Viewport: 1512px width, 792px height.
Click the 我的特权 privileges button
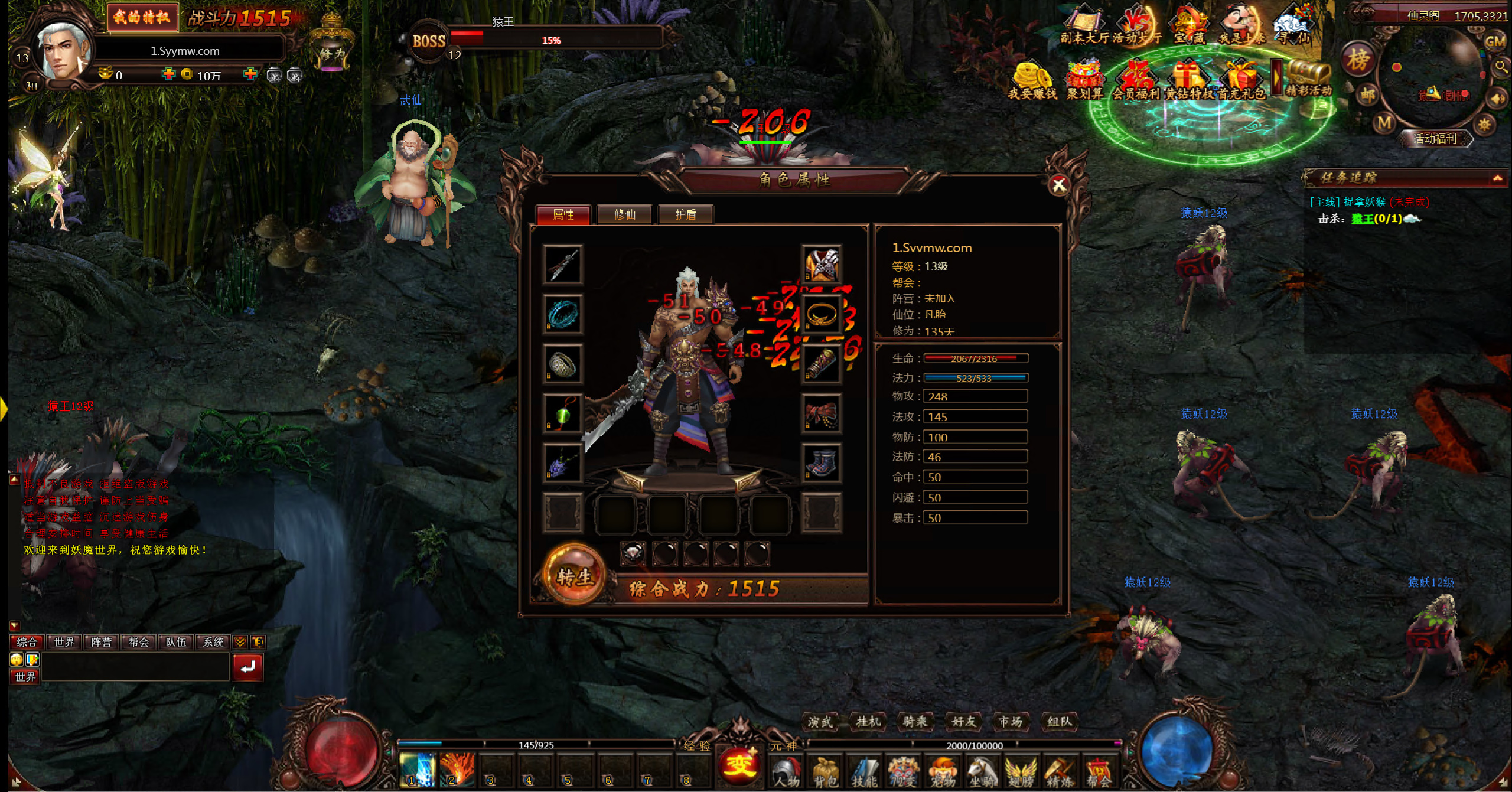(142, 17)
